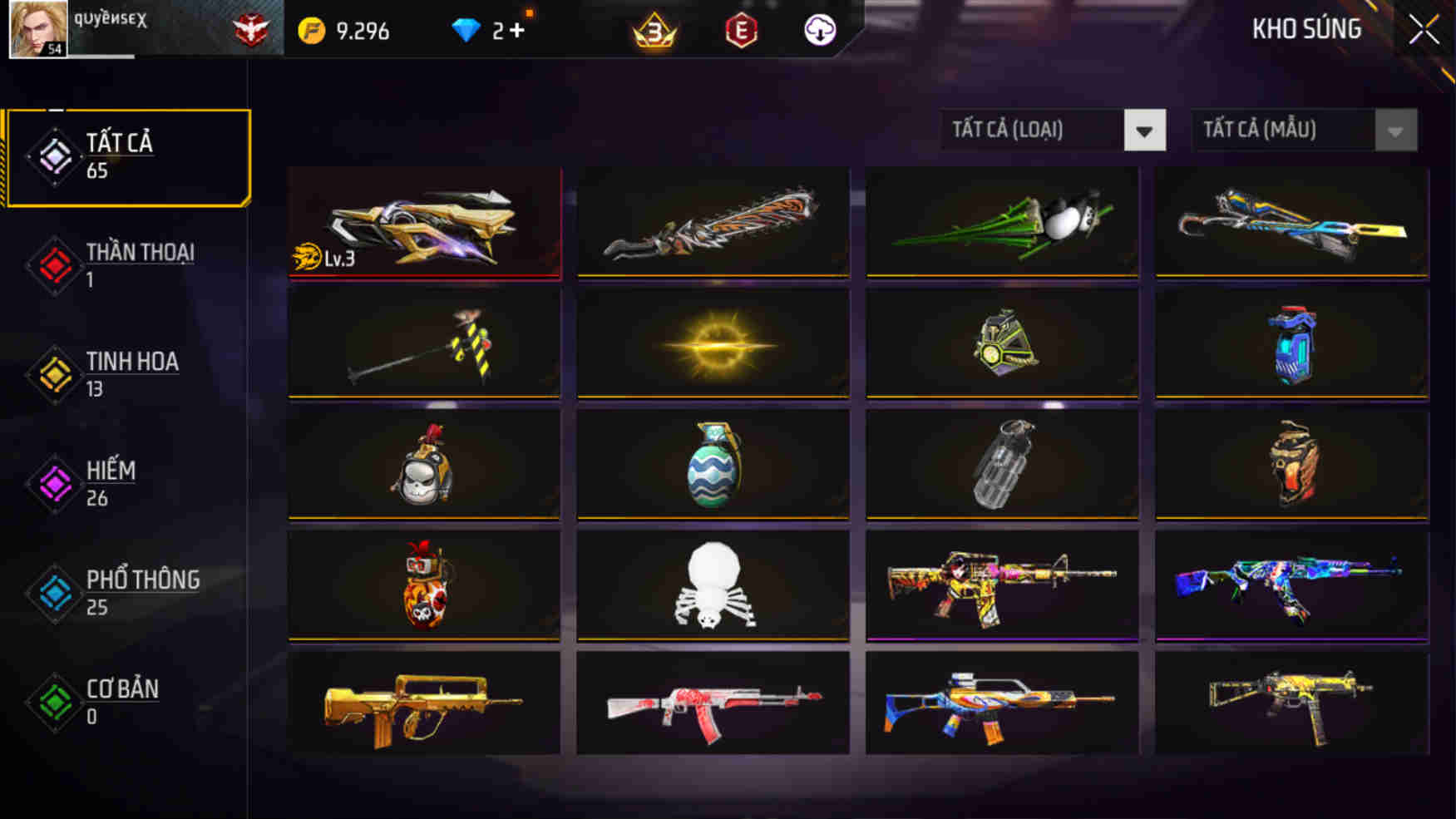Open the rank crown badge

tap(654, 29)
